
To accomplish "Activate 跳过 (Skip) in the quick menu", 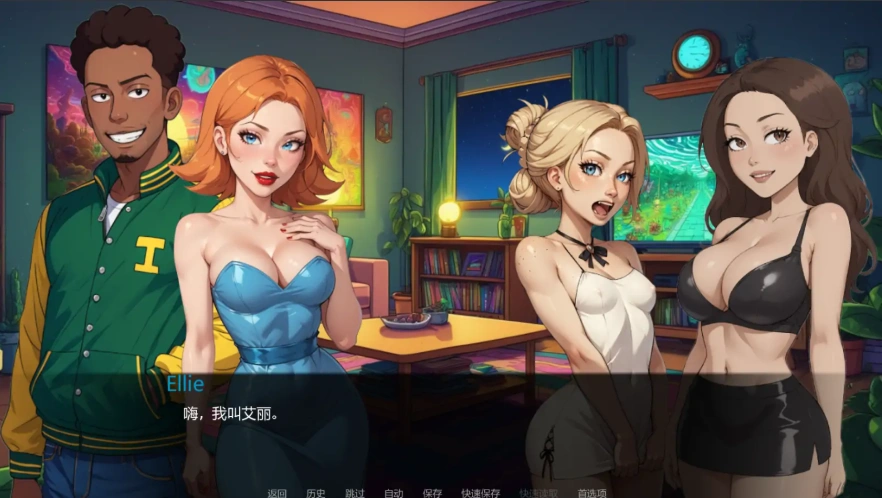I will click(355, 492).
